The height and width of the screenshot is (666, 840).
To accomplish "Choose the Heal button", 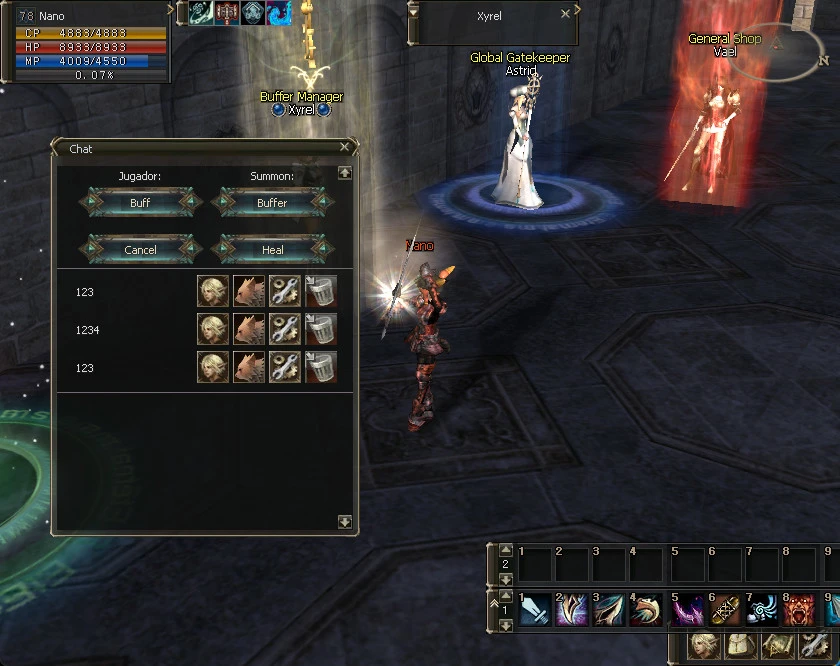I will coord(272,250).
